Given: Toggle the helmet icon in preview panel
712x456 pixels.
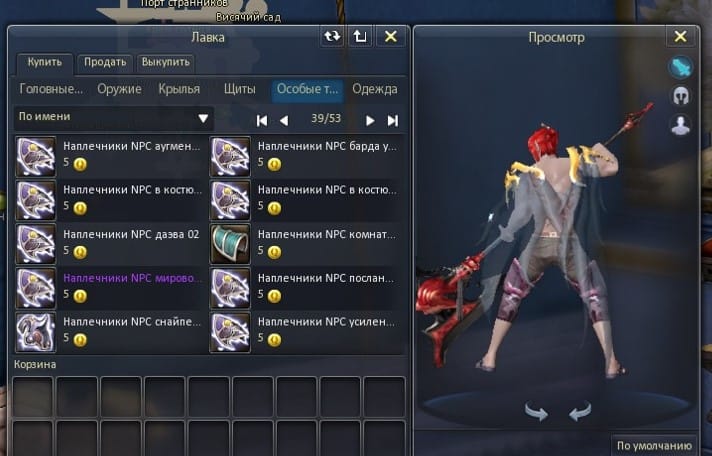Looking at the screenshot, I should pos(681,97).
